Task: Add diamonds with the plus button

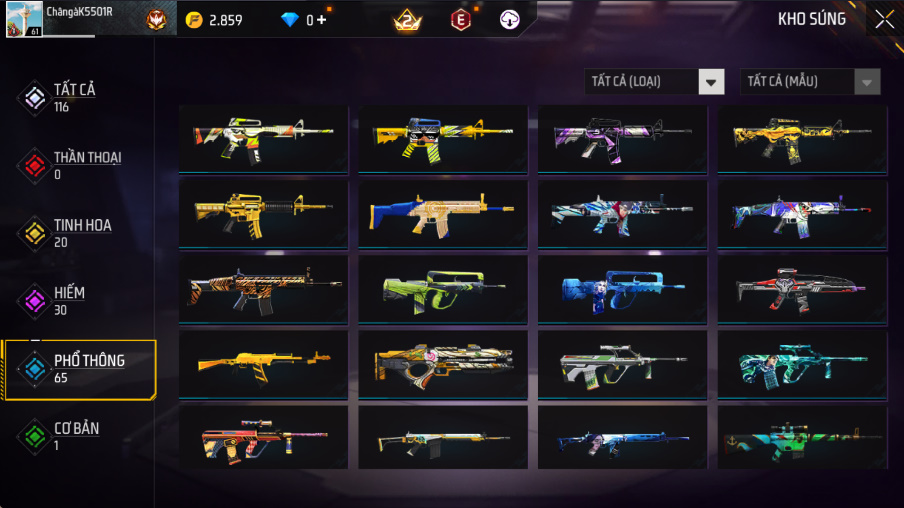Action: 323,20
